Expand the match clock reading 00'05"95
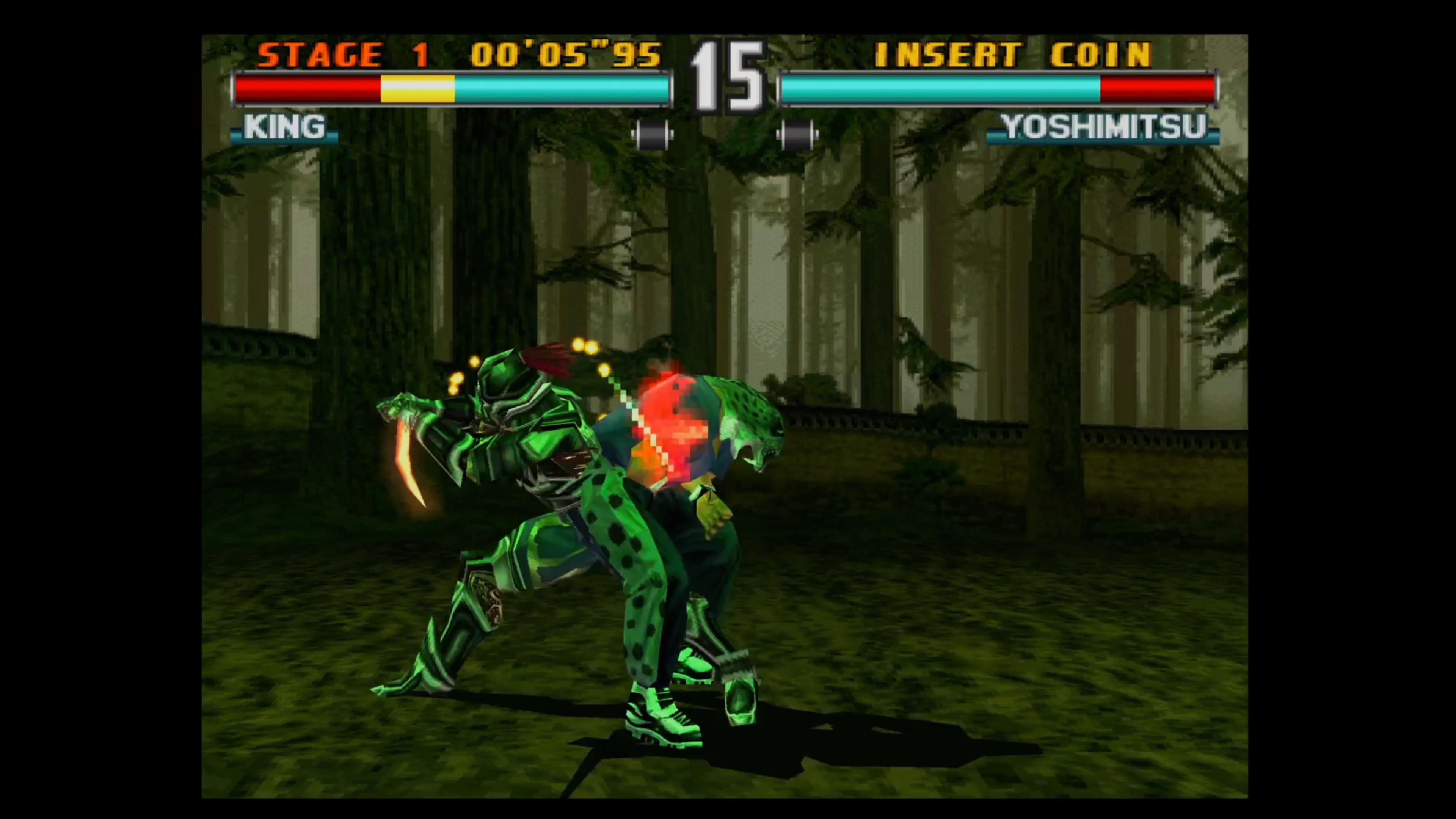The image size is (1456, 819). 565,55
